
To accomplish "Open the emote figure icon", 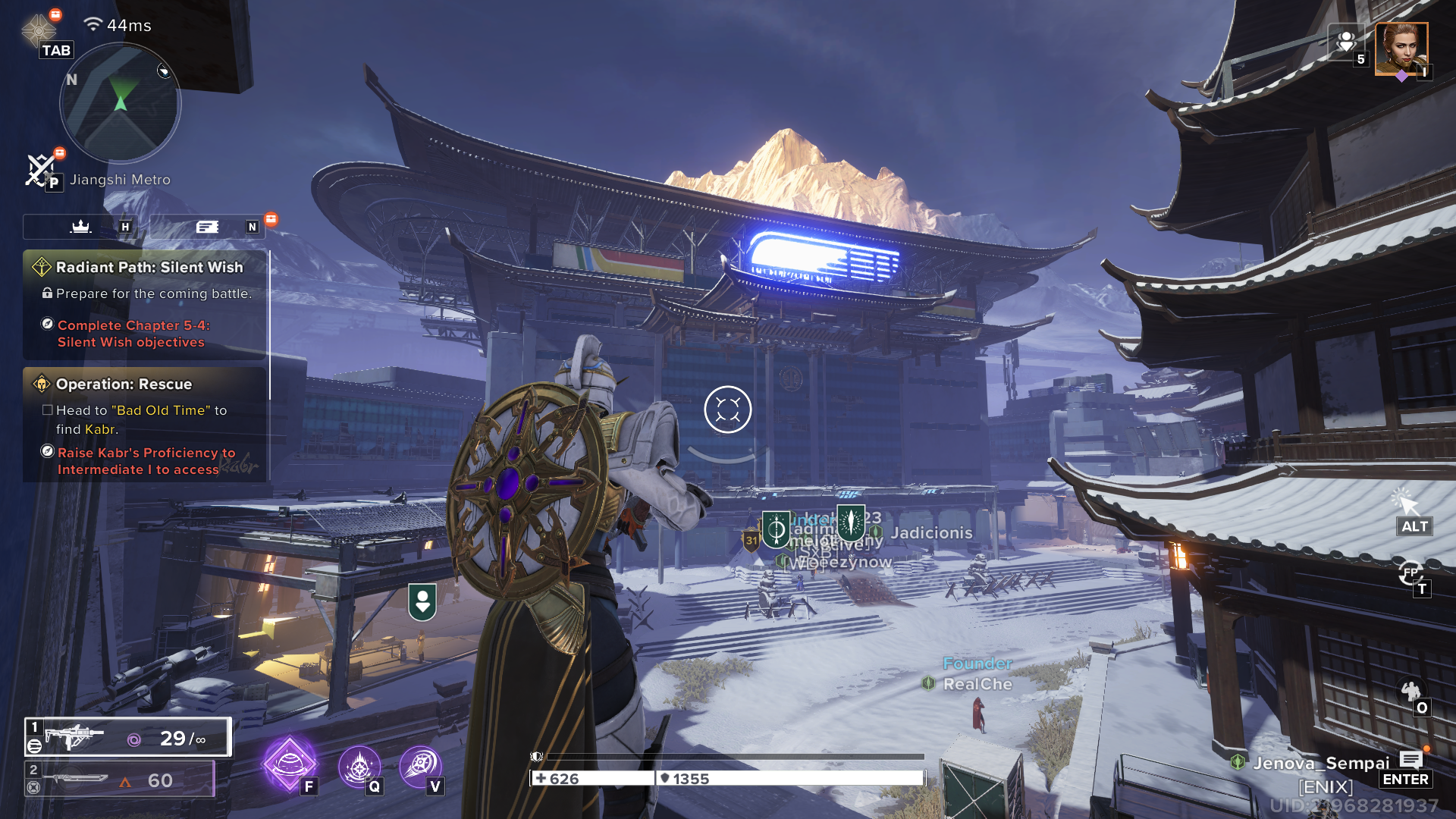I will coord(1410,691).
